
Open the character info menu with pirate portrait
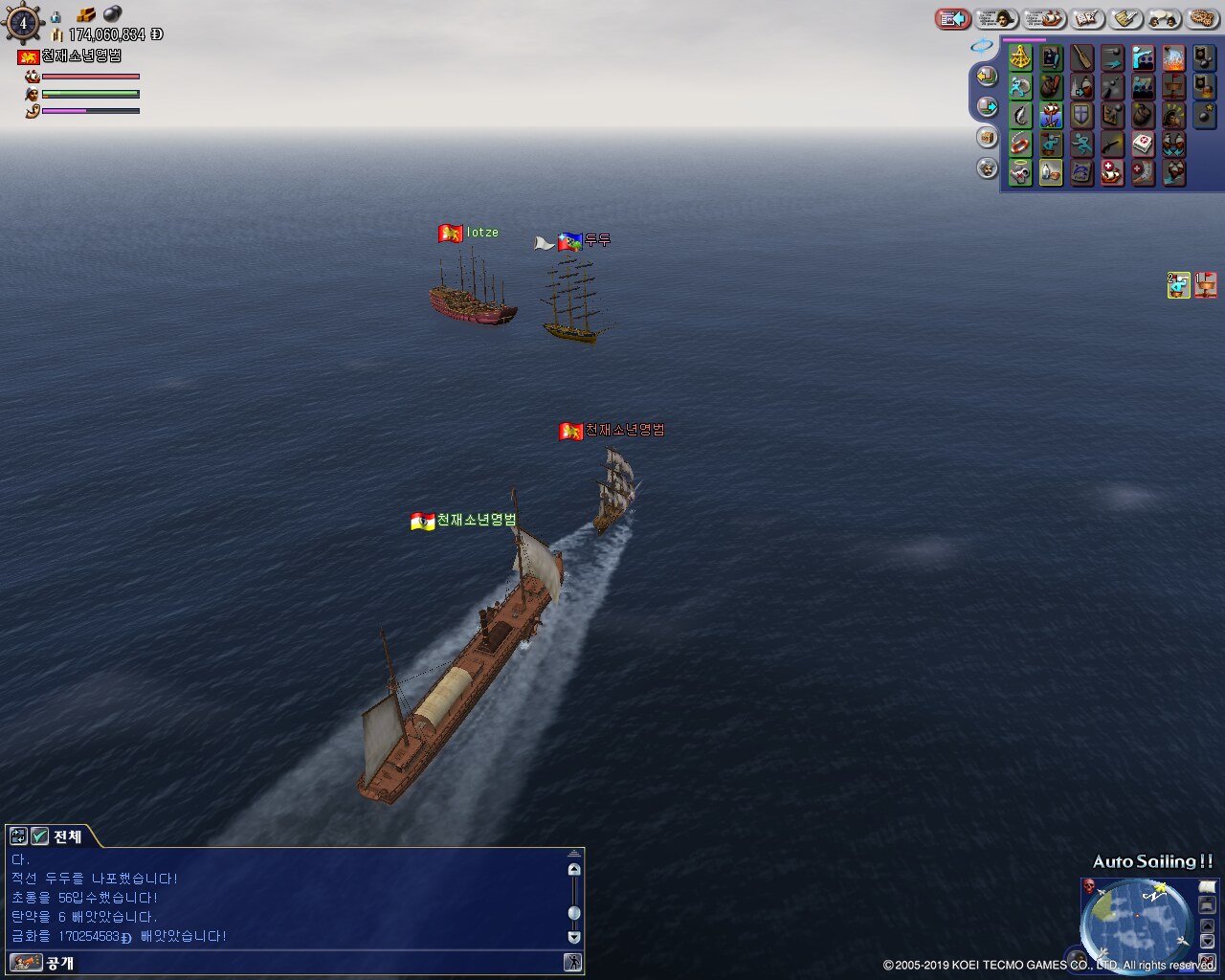pos(995,18)
